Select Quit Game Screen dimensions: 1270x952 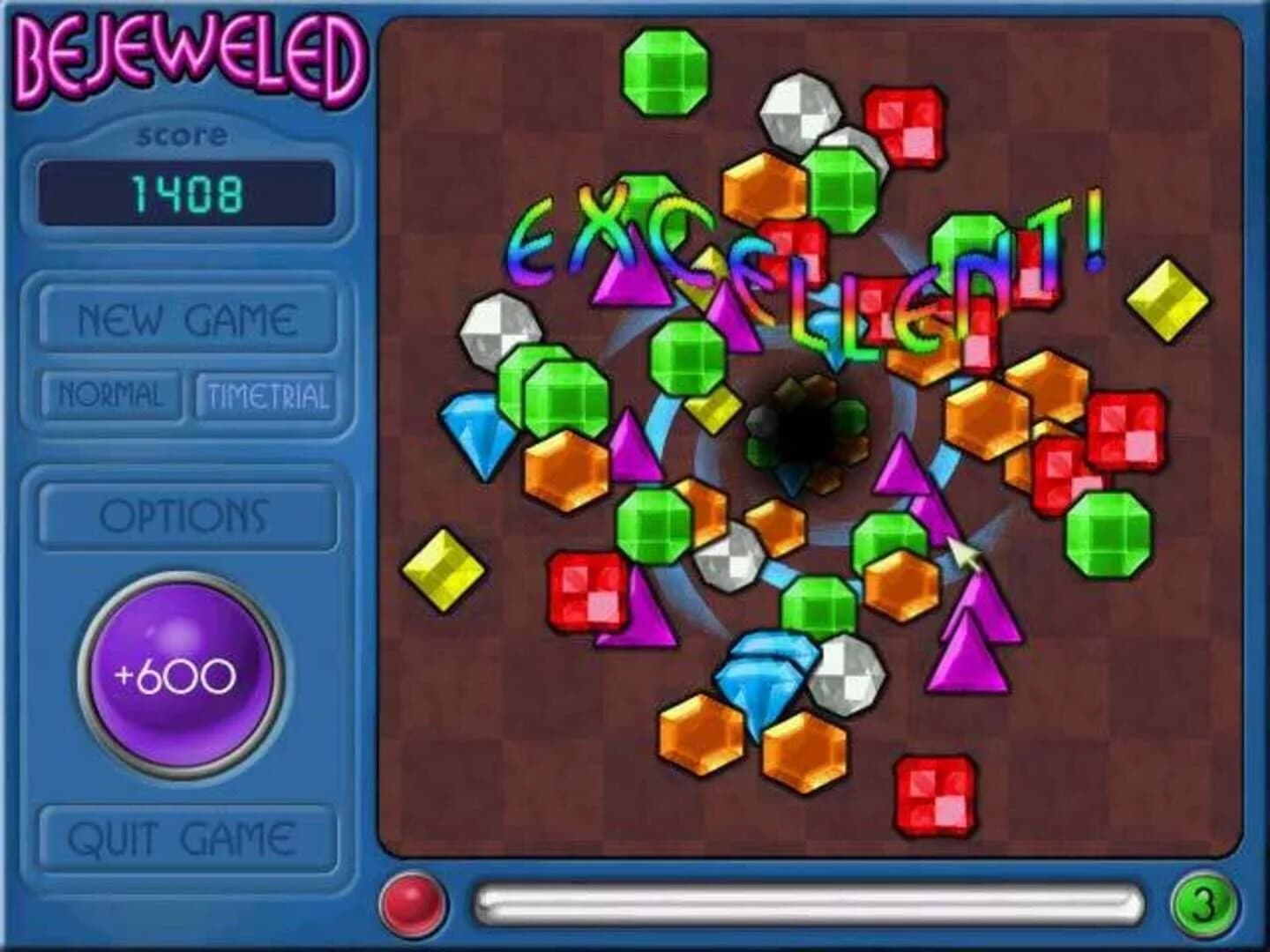(x=186, y=831)
